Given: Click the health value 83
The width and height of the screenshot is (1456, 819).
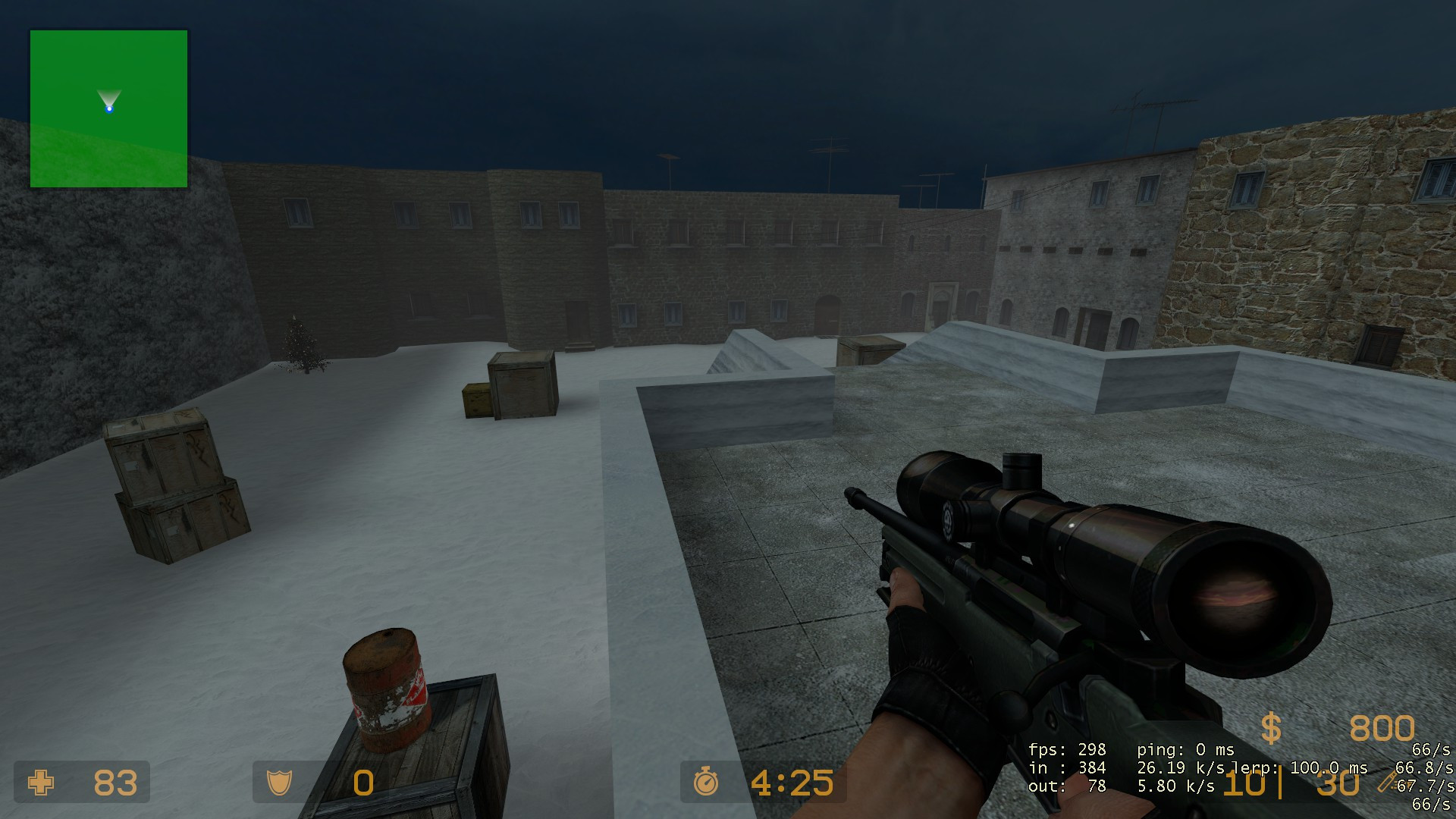Looking at the screenshot, I should 114,783.
